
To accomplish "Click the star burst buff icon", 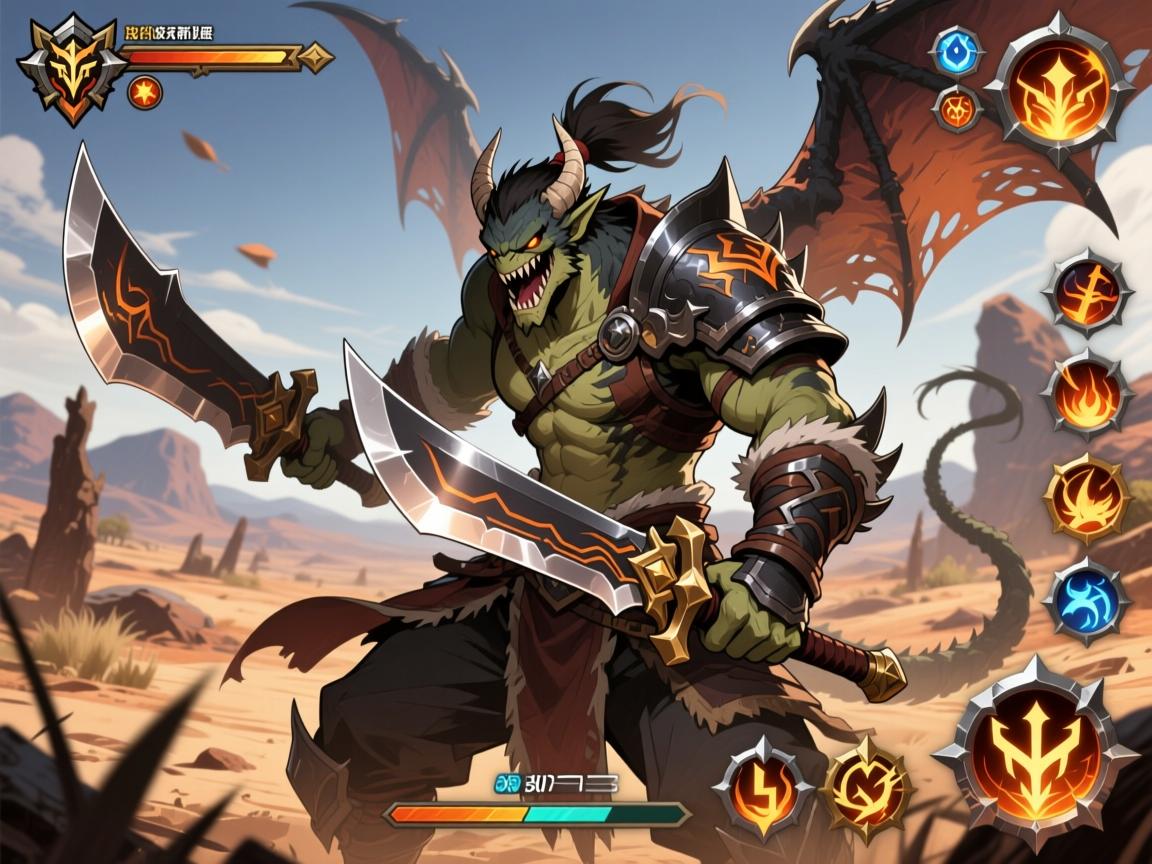I will pos(145,93).
